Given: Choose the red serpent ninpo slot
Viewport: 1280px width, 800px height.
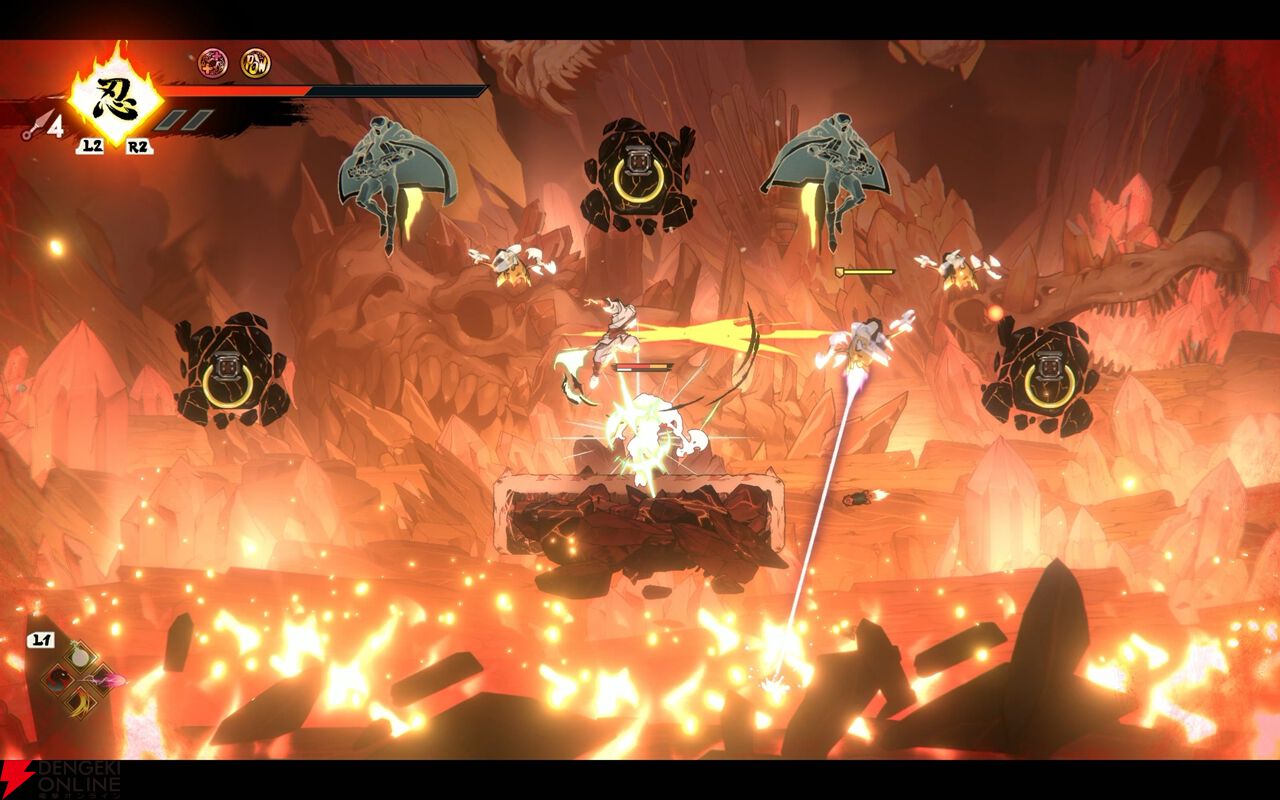Looking at the screenshot, I should pyautogui.click(x=58, y=680).
